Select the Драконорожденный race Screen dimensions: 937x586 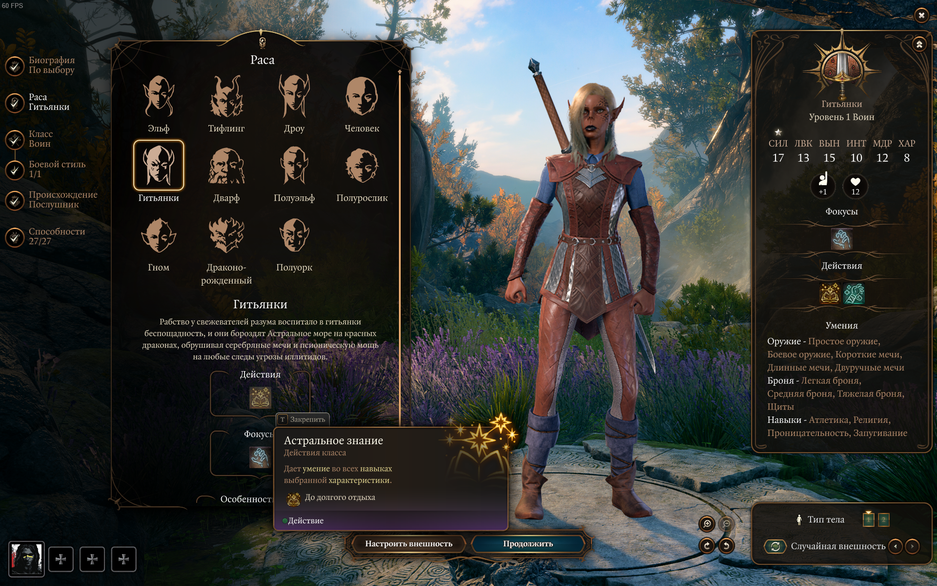[x=226, y=236]
